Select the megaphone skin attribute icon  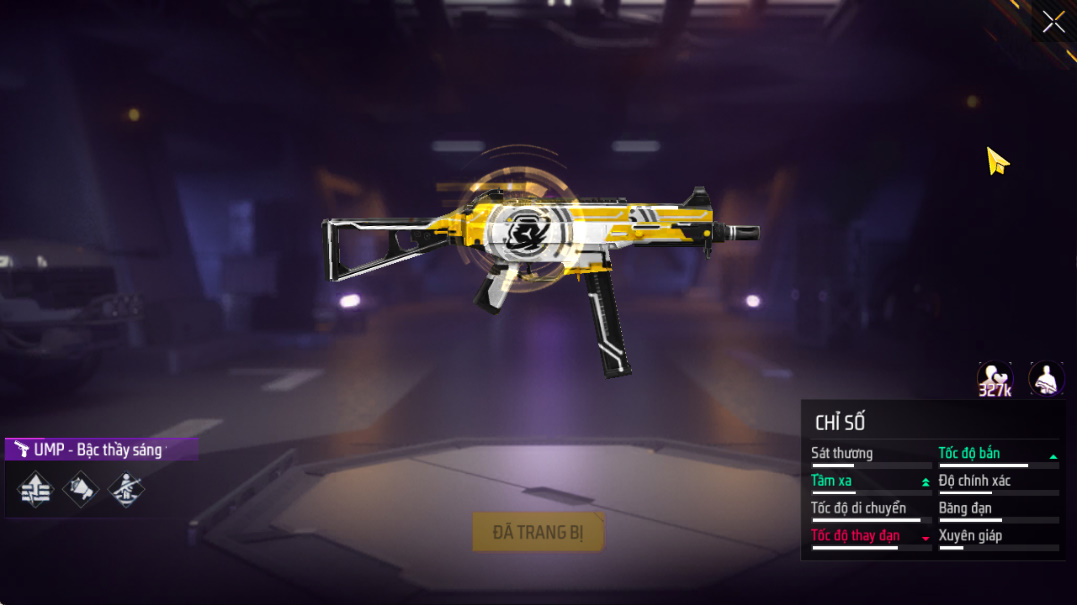81,489
